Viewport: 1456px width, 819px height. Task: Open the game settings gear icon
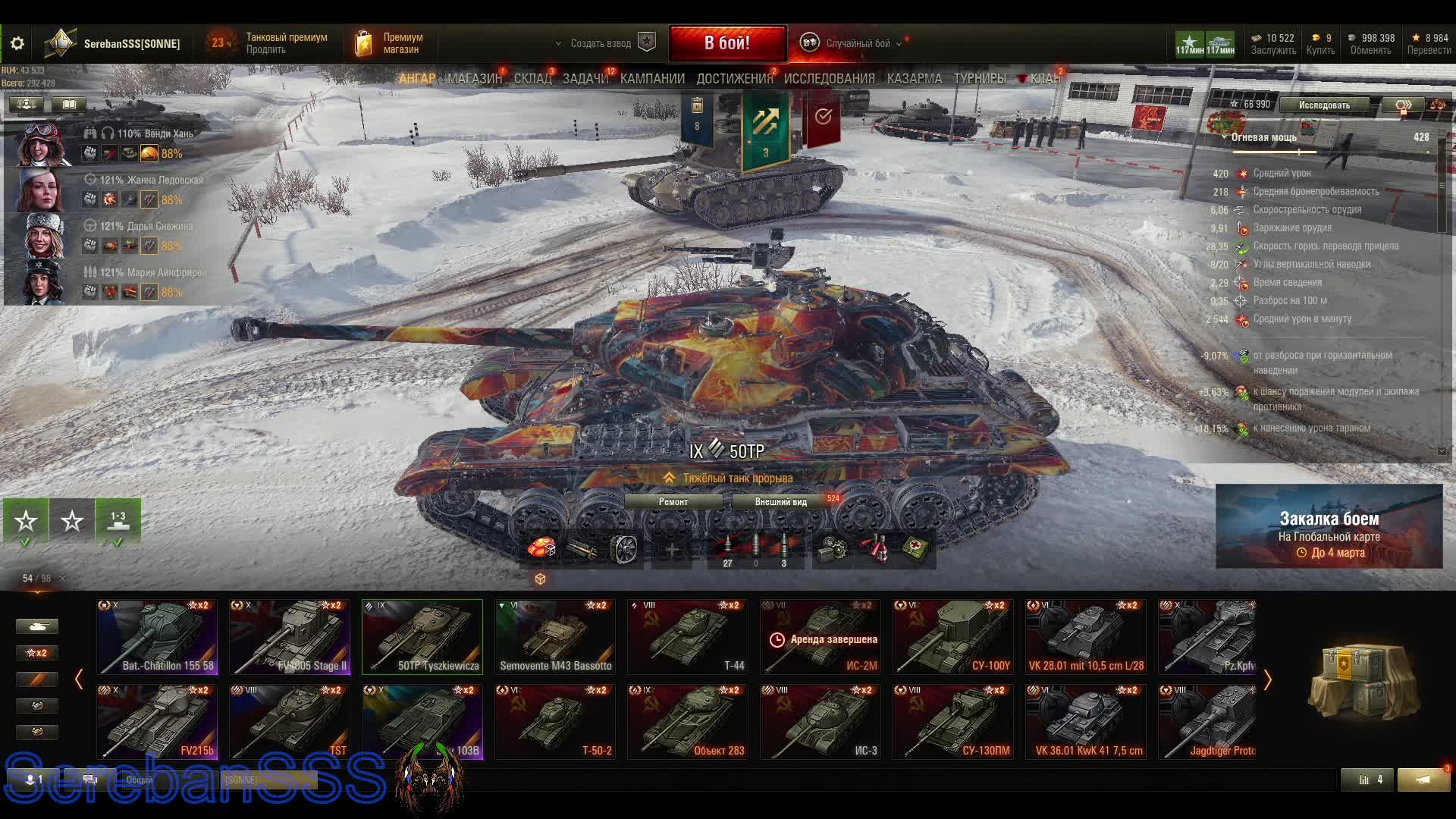coord(17,43)
